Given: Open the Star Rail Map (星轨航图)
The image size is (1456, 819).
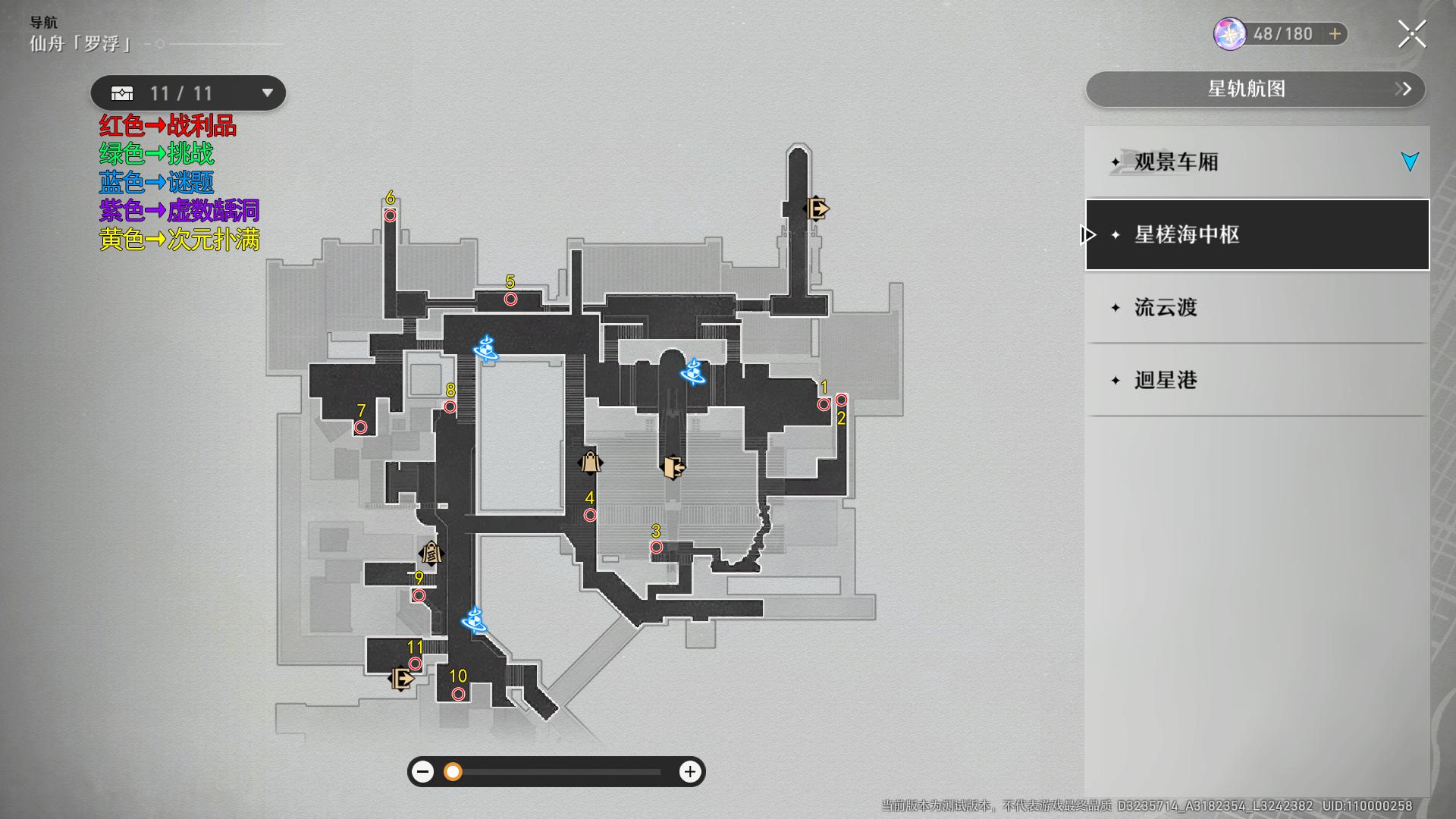Looking at the screenshot, I should point(1255,89).
